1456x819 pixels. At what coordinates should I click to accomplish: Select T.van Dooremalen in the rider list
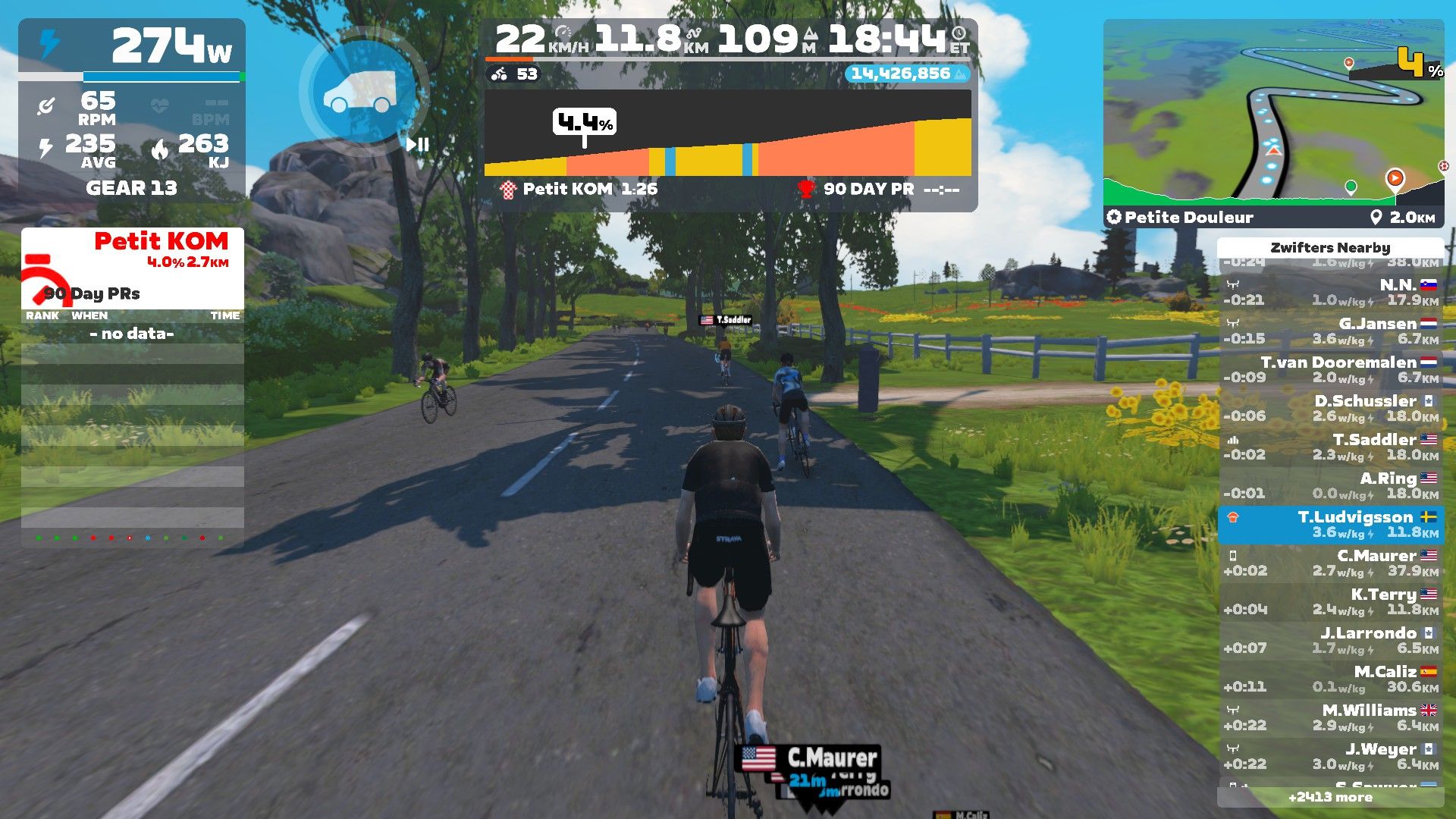click(1331, 369)
